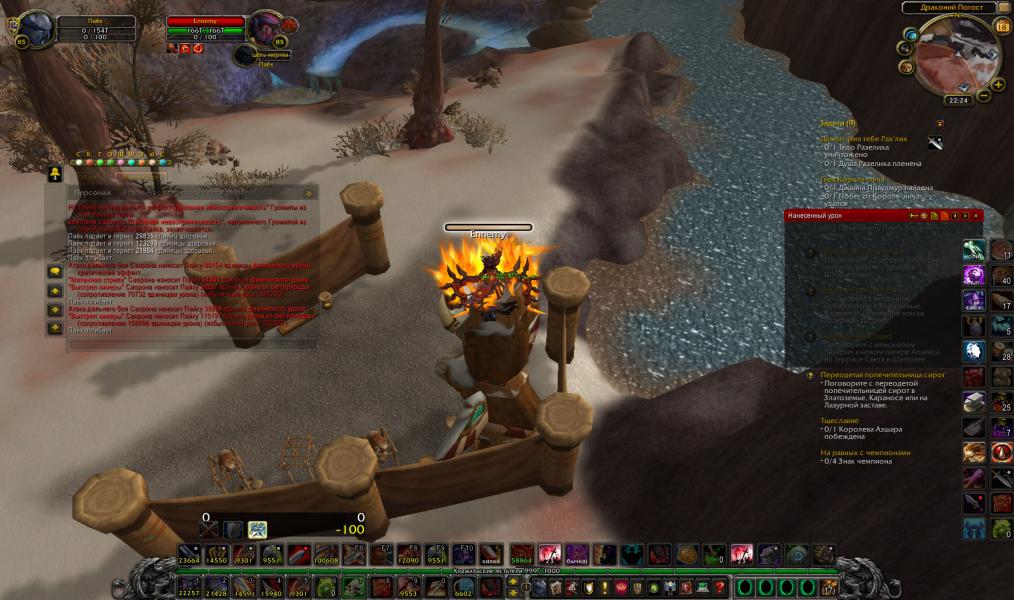The width and height of the screenshot is (1014, 600).
Task: Zoom out the minimap with minus button
Action: (984, 96)
